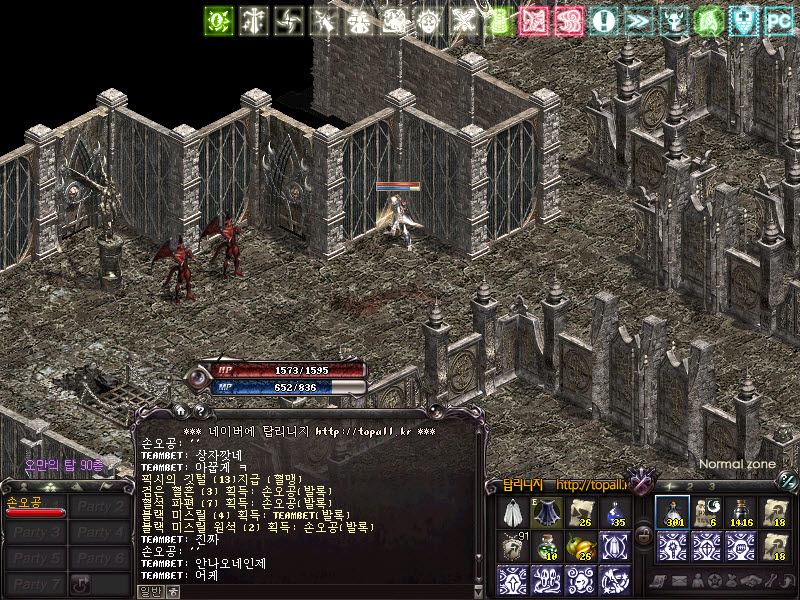Click the round button beside Normal zone

click(x=788, y=480)
